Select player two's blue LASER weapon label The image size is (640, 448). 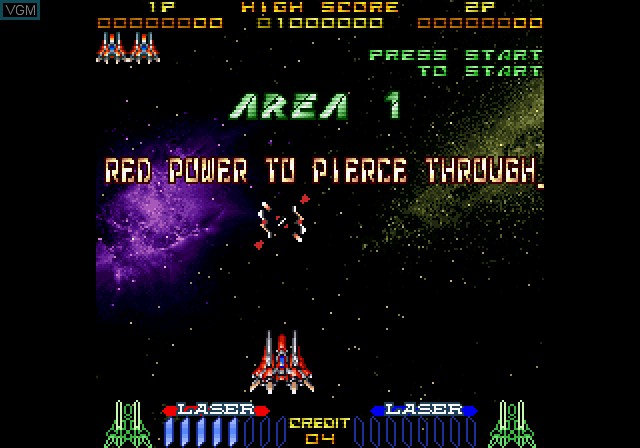(x=423, y=410)
